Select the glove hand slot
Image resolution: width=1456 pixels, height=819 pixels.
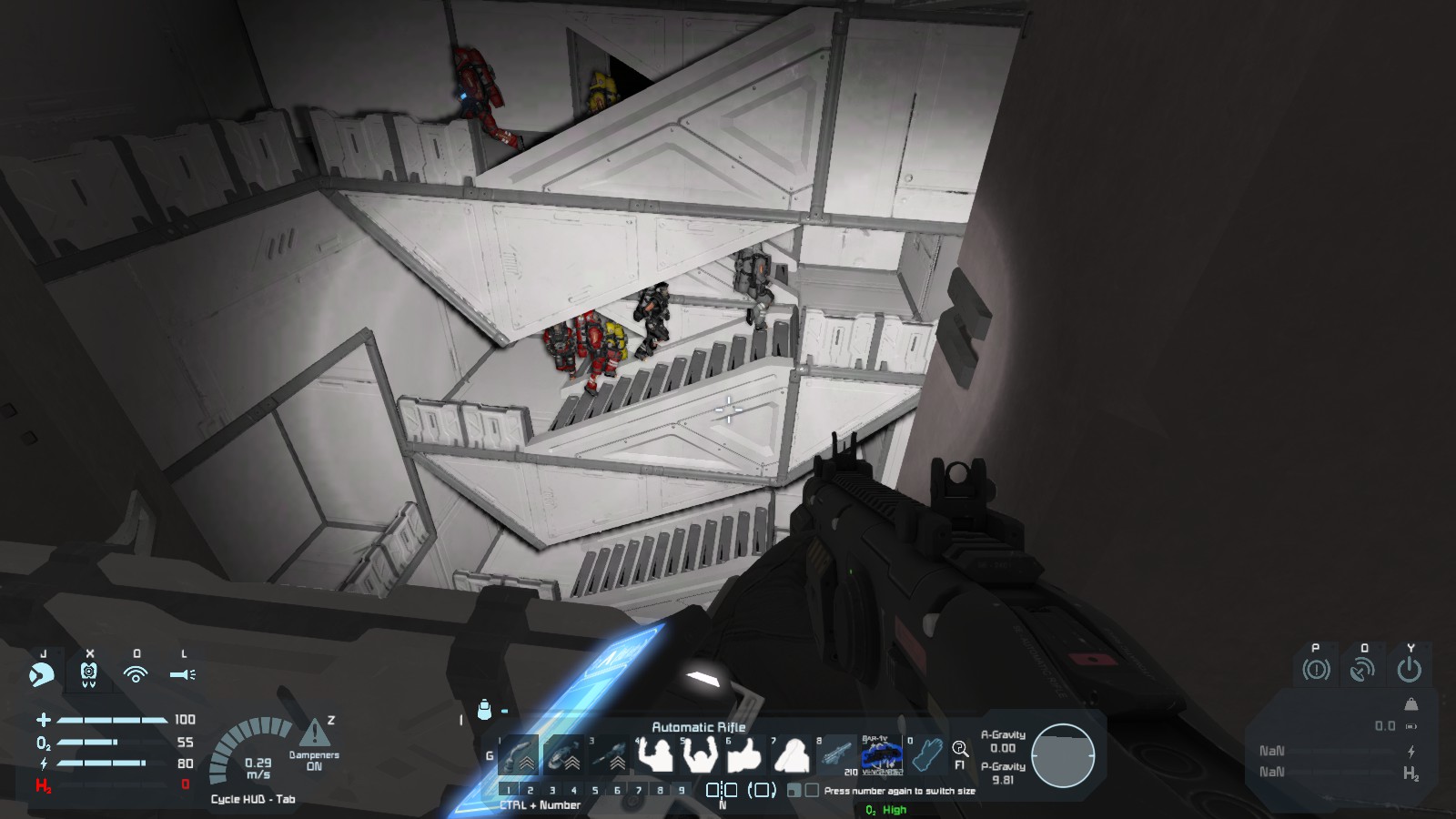tap(926, 754)
